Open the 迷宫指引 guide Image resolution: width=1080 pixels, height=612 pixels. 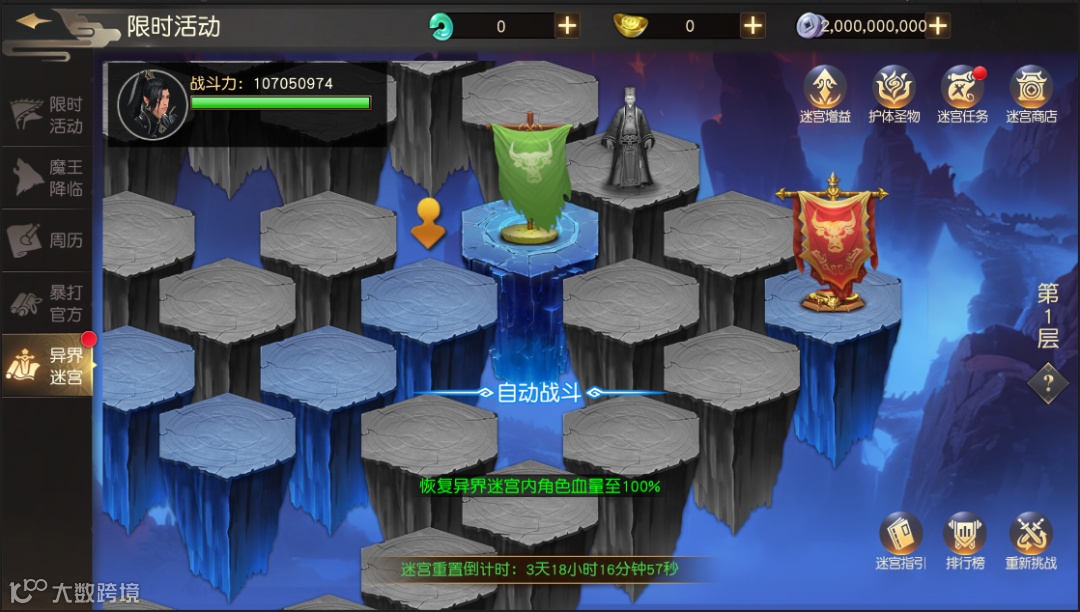(x=901, y=541)
